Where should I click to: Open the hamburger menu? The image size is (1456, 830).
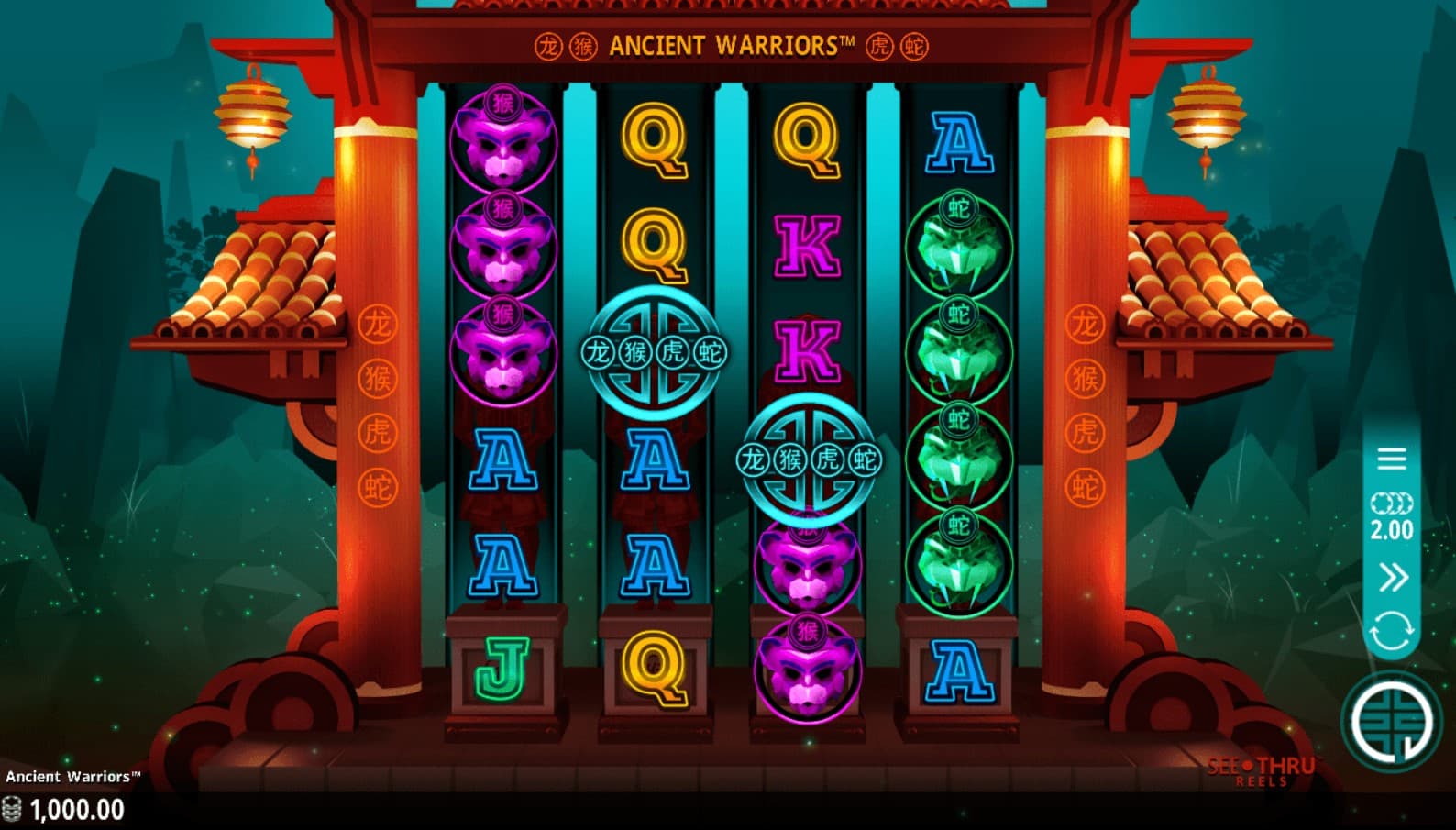(1391, 459)
